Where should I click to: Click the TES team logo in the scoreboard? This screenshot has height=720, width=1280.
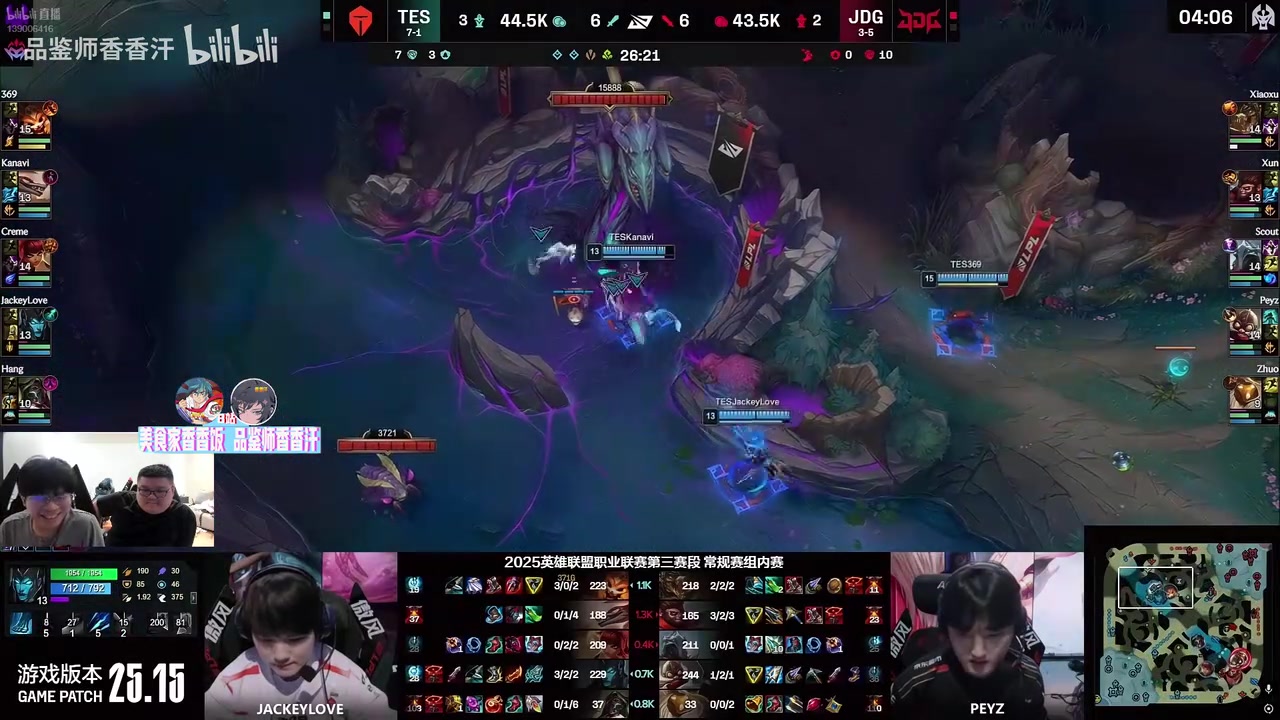click(x=360, y=18)
